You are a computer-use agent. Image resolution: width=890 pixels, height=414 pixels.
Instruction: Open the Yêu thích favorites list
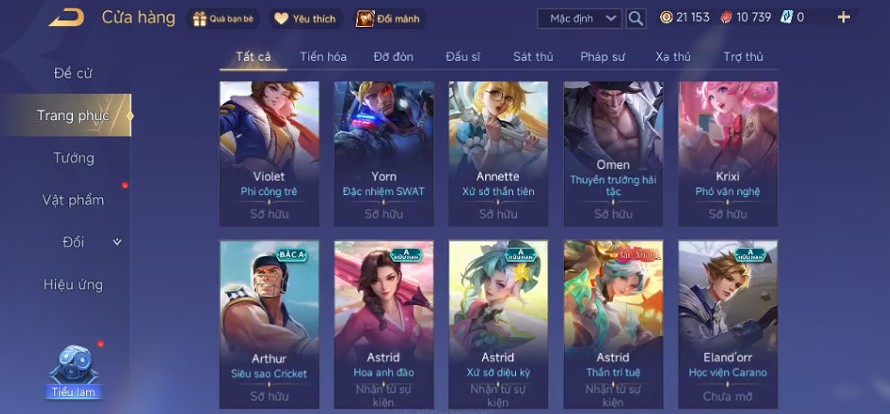[x=306, y=18]
